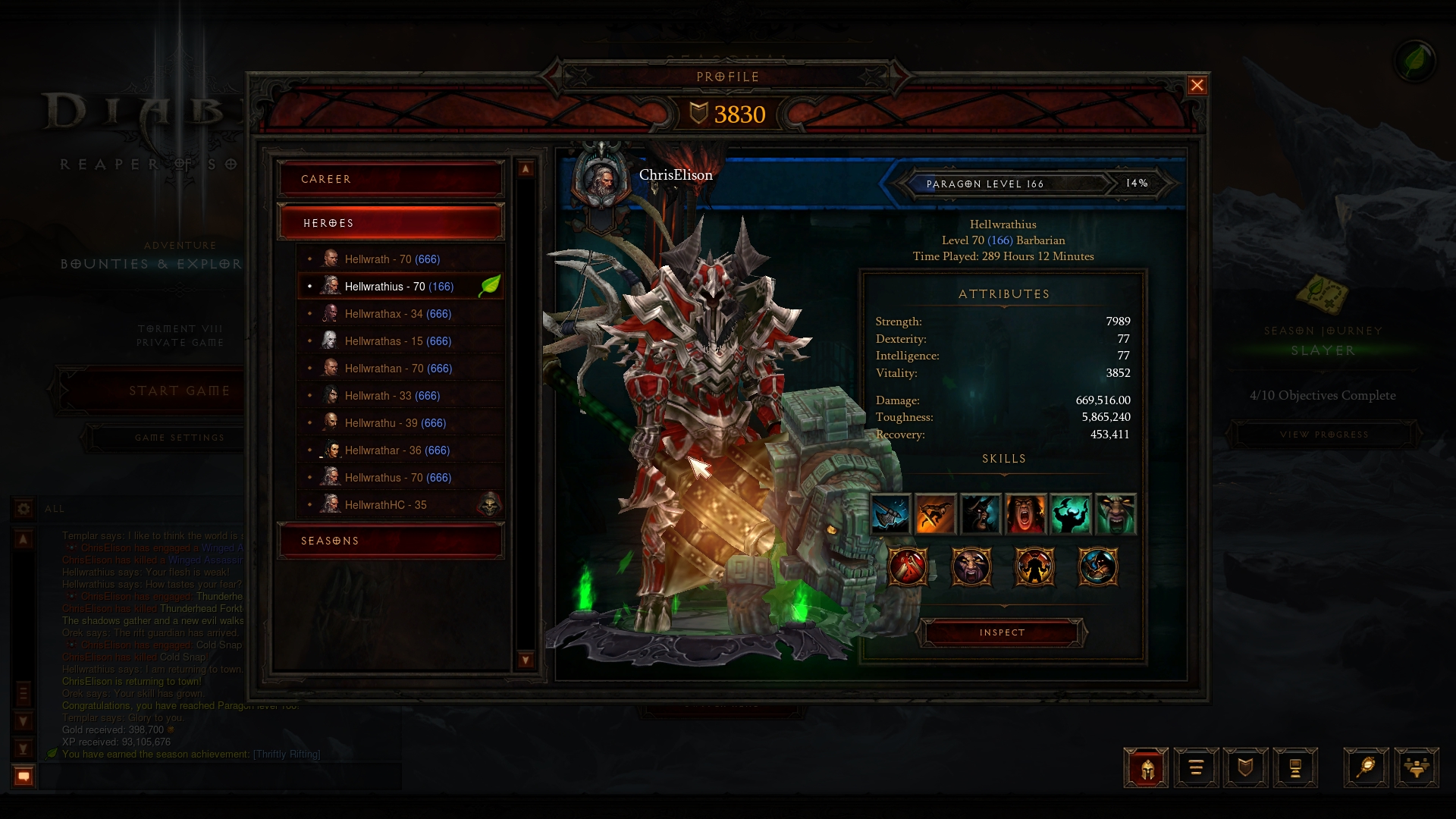Open the chat bubble button
This screenshot has height=819, width=1456.
click(24, 776)
